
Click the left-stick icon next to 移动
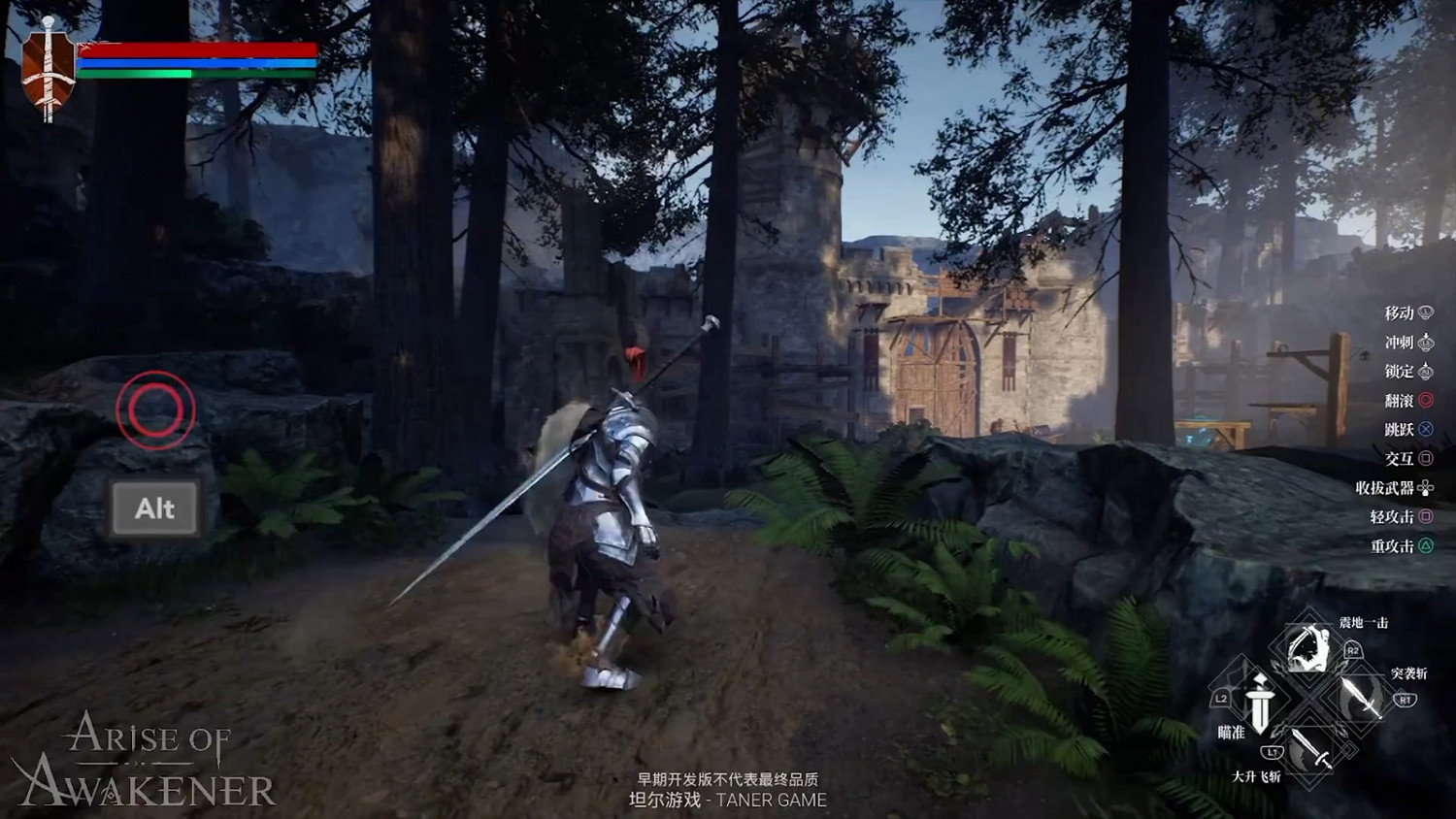(1427, 312)
